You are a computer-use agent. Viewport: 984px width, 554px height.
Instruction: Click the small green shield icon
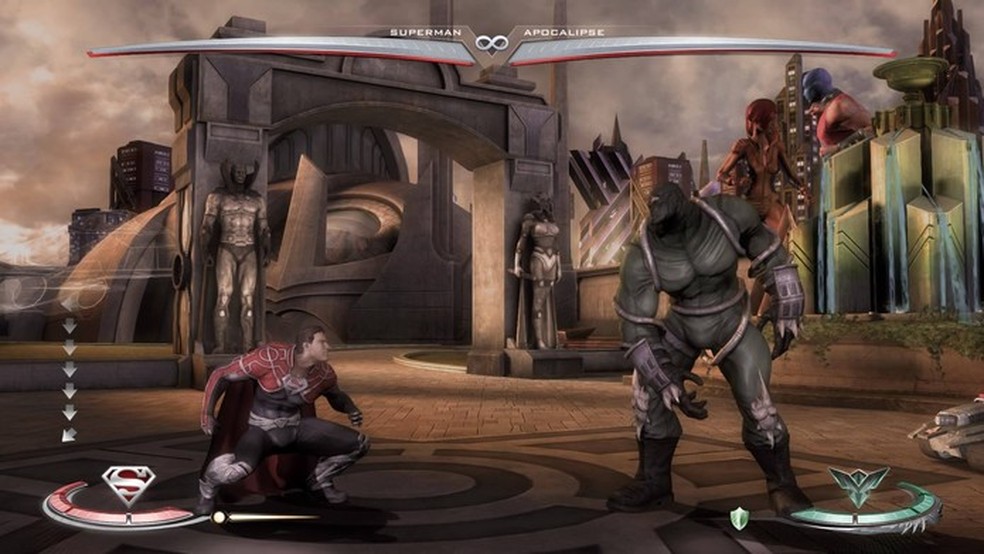tap(739, 516)
